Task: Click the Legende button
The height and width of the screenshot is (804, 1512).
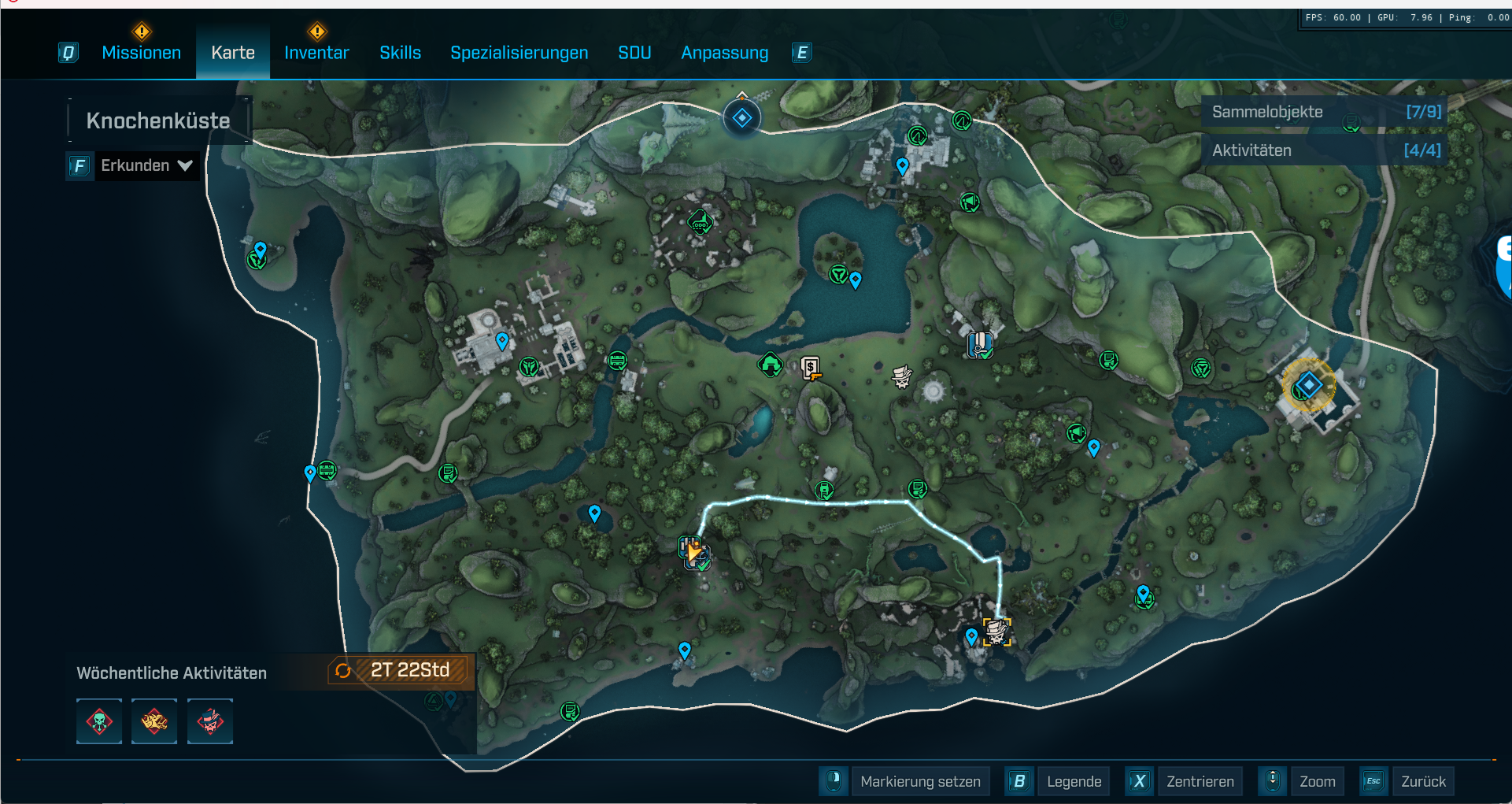Action: click(1074, 781)
